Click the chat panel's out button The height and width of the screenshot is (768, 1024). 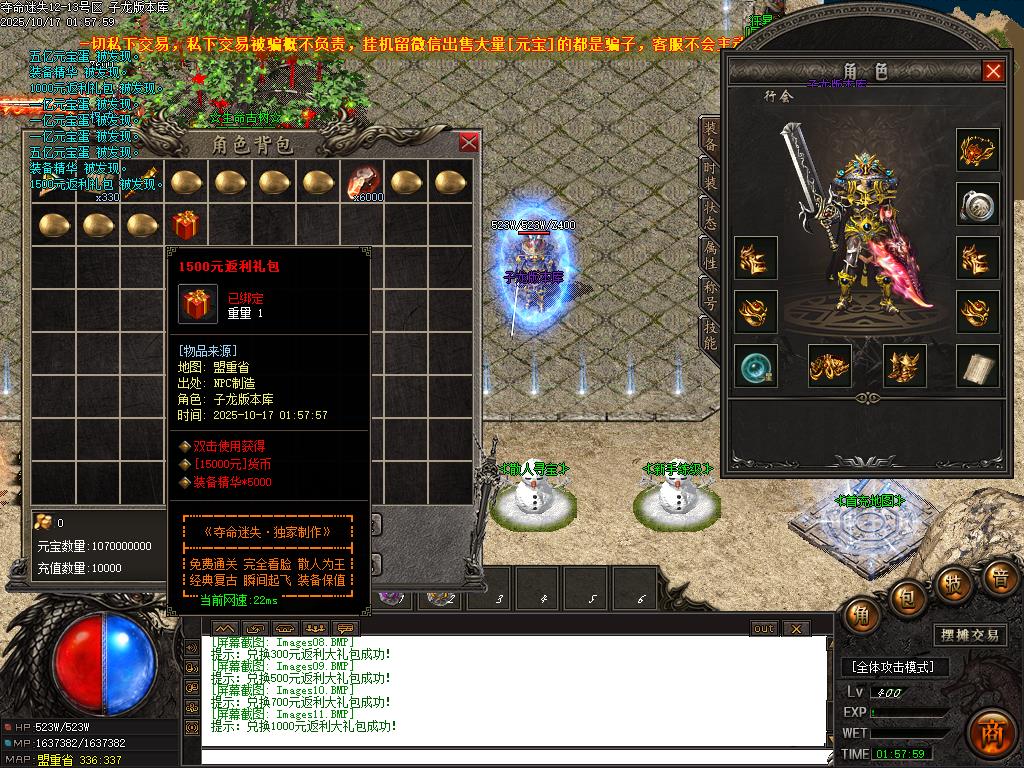tap(763, 628)
